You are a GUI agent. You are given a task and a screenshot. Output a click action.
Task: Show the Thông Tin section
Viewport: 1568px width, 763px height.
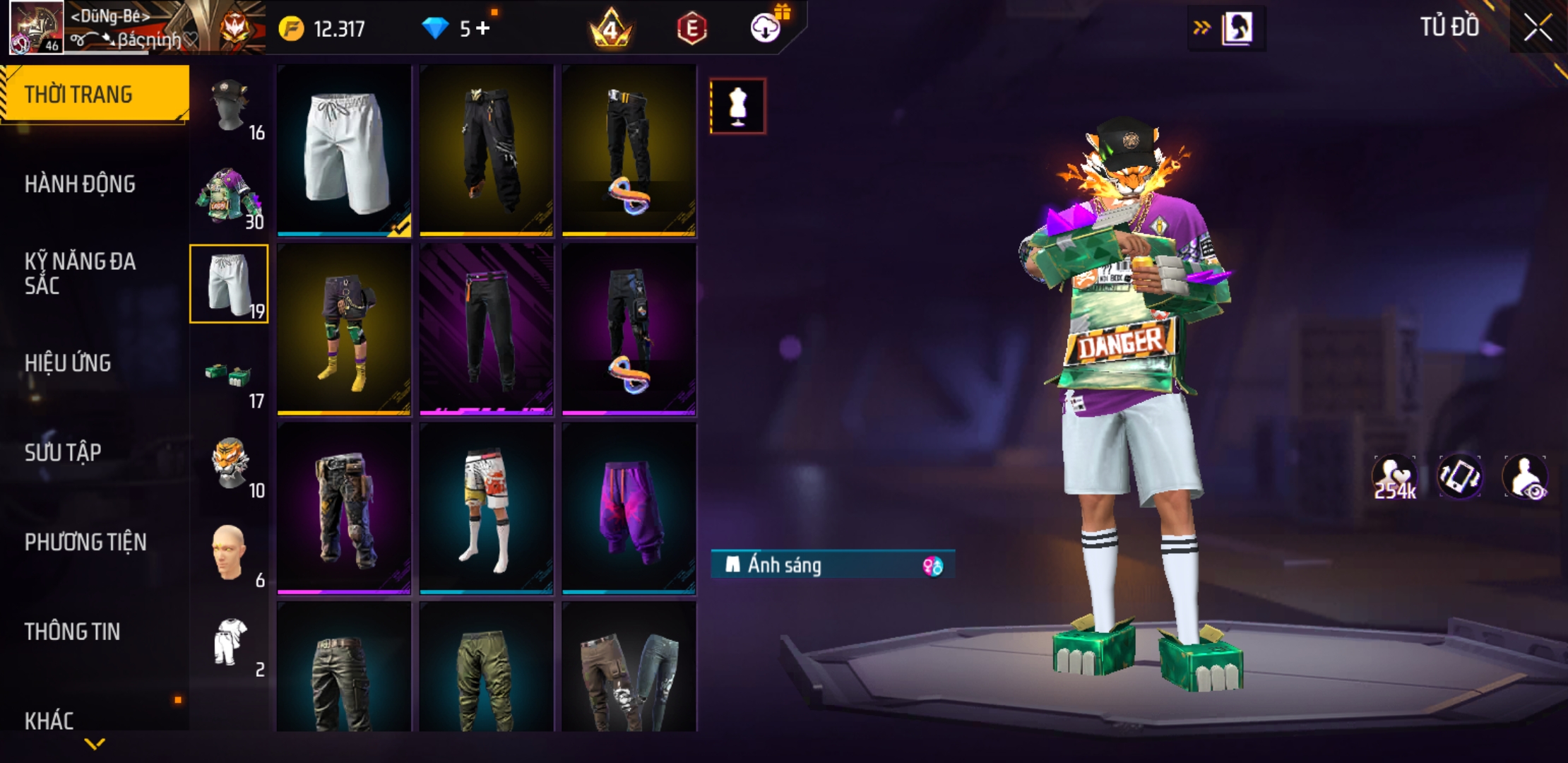[72, 632]
